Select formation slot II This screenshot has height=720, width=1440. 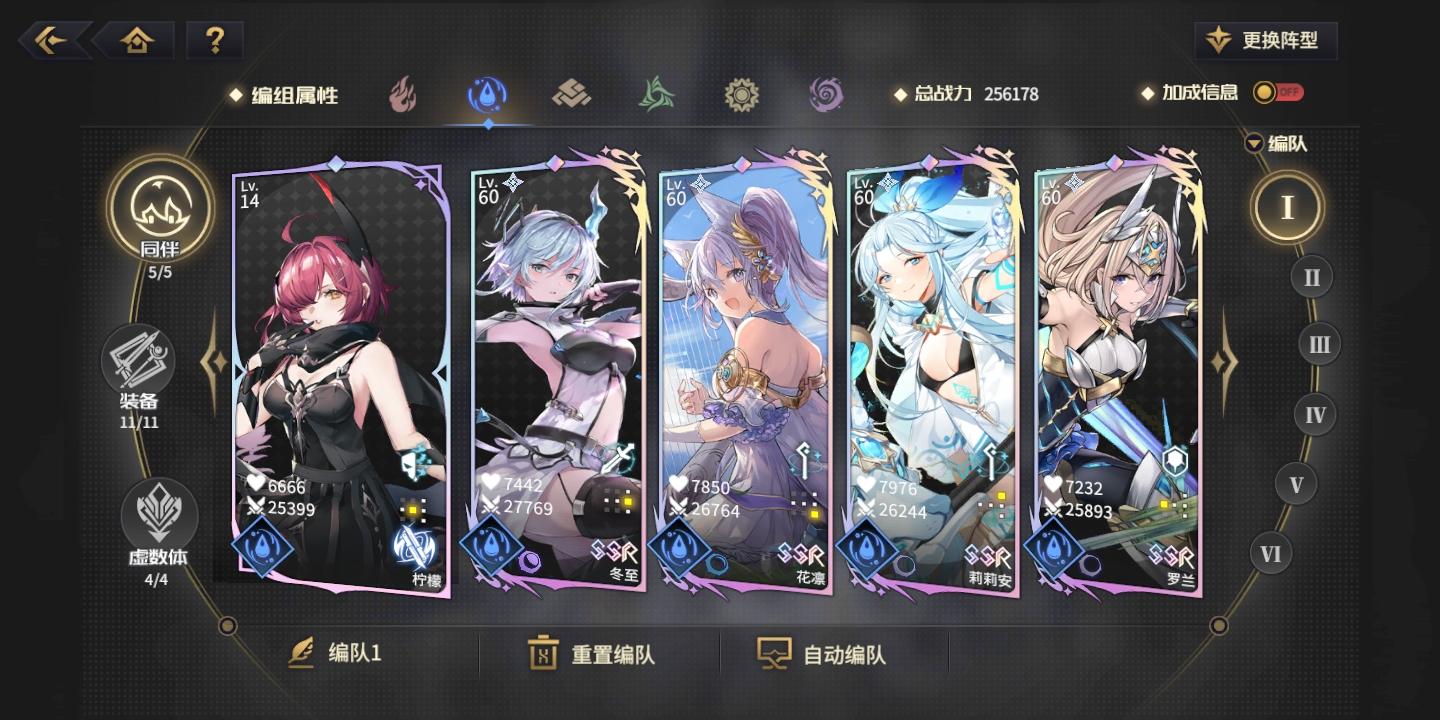click(1311, 277)
